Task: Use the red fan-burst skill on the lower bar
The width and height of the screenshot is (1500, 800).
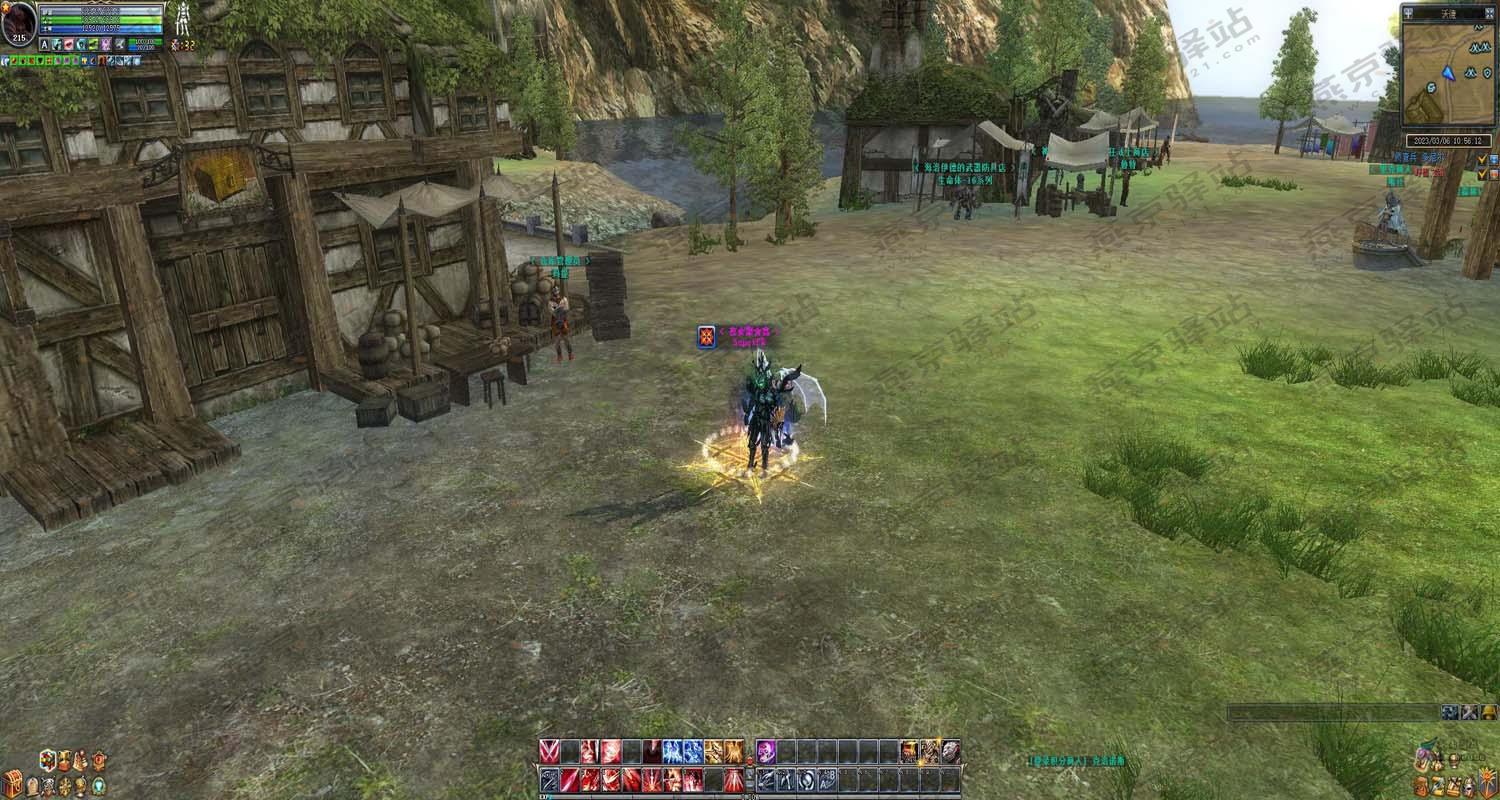Action: [x=734, y=779]
